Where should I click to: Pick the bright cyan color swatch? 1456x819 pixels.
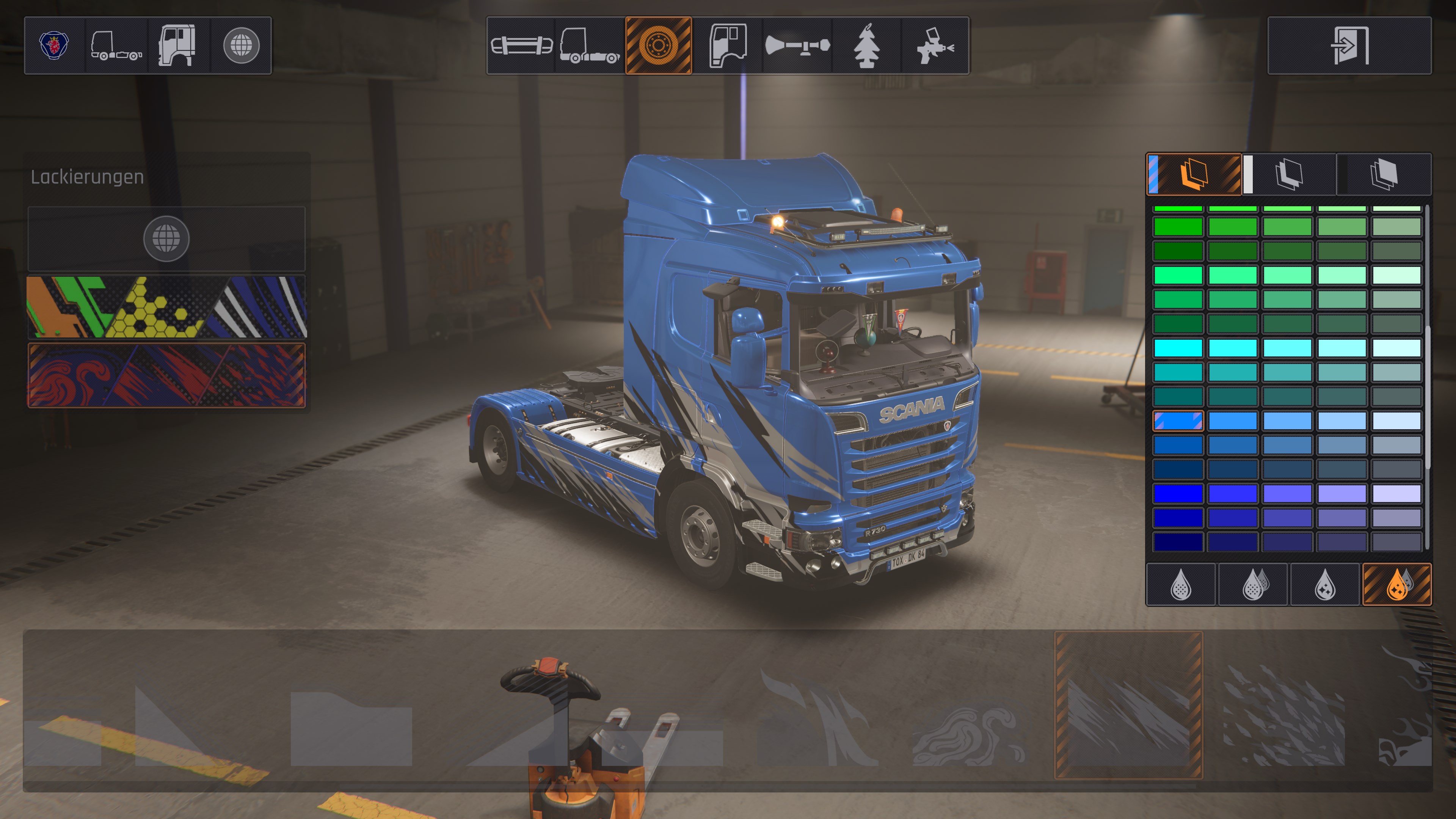pyautogui.click(x=1178, y=348)
